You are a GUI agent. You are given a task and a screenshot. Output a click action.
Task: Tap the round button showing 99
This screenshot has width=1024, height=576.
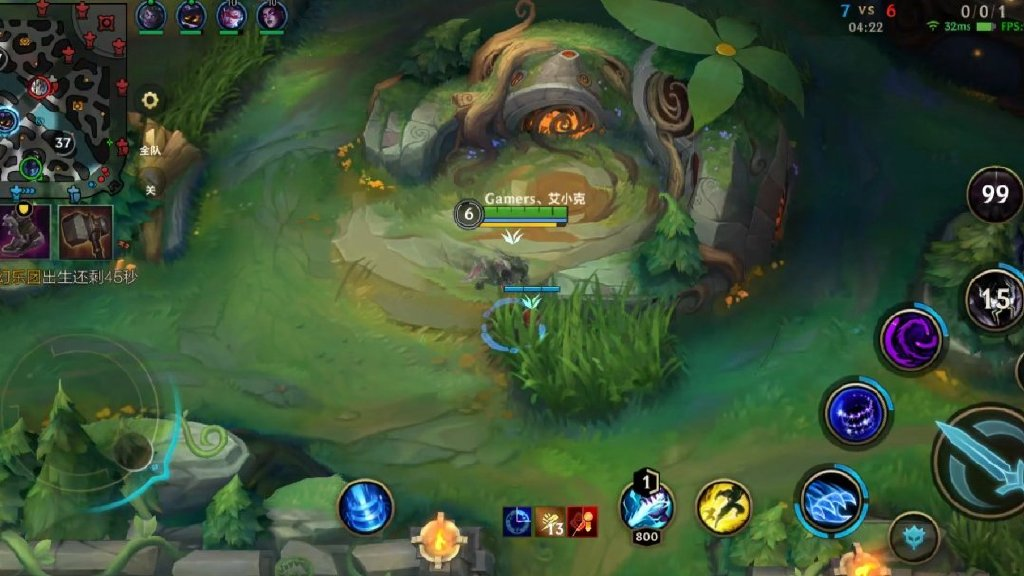click(x=995, y=194)
